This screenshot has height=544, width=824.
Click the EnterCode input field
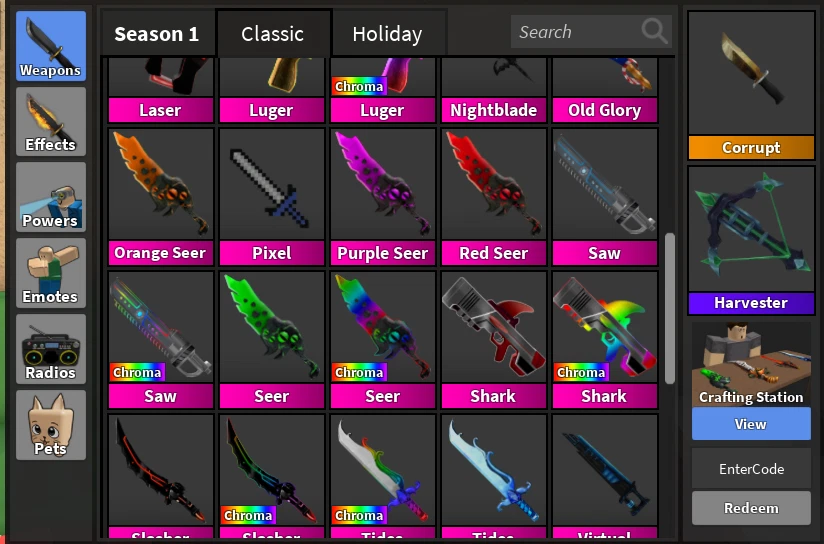751,468
